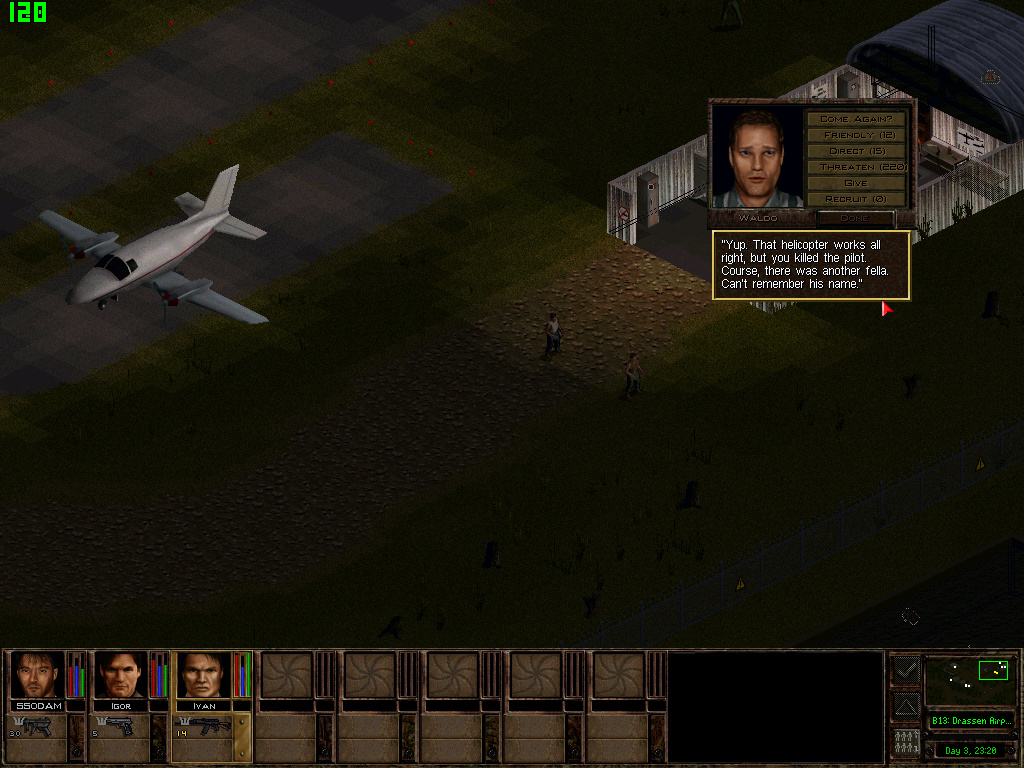Toggle the squad figures button

click(905, 744)
